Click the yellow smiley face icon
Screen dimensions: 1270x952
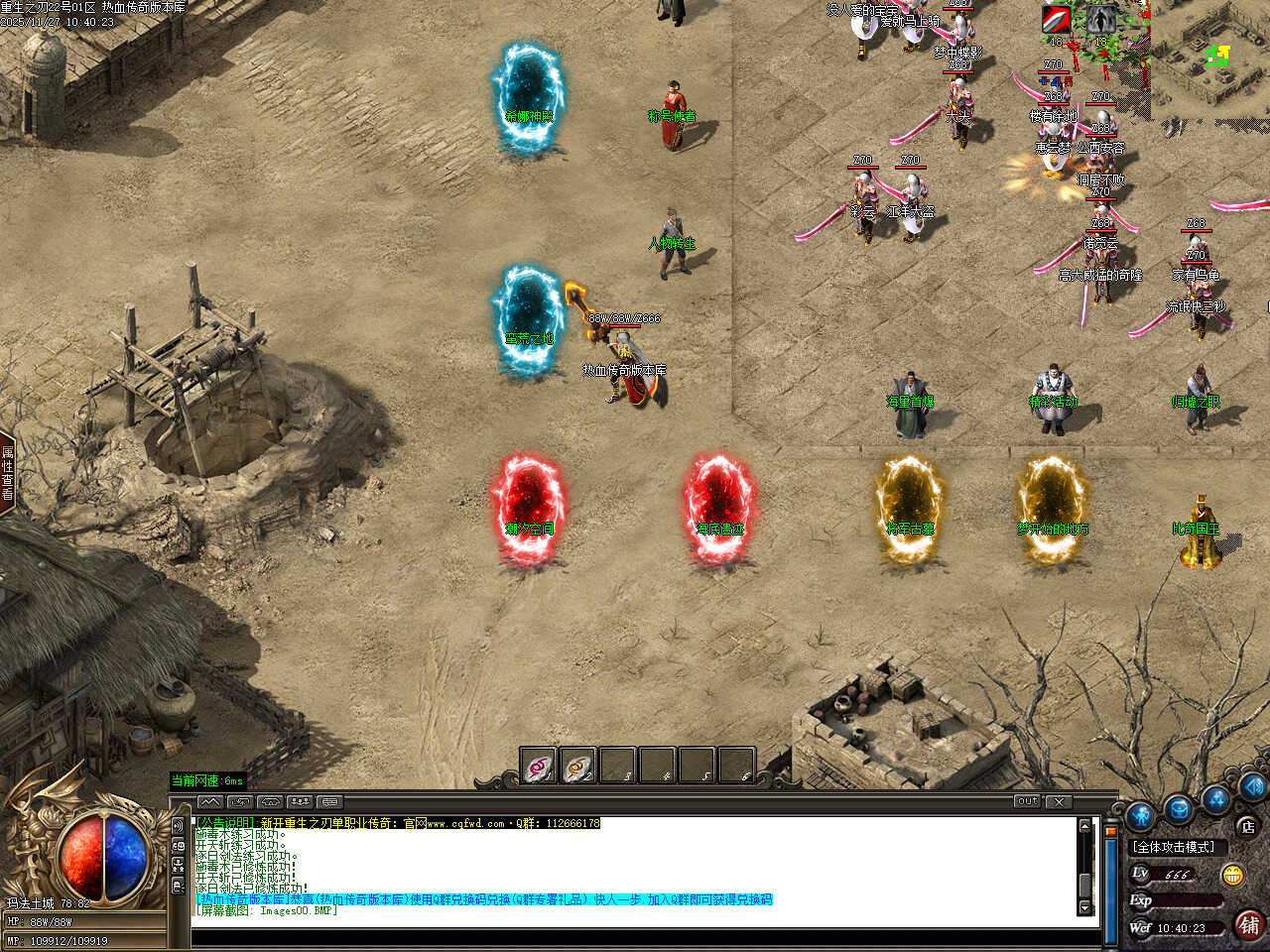(x=1233, y=875)
